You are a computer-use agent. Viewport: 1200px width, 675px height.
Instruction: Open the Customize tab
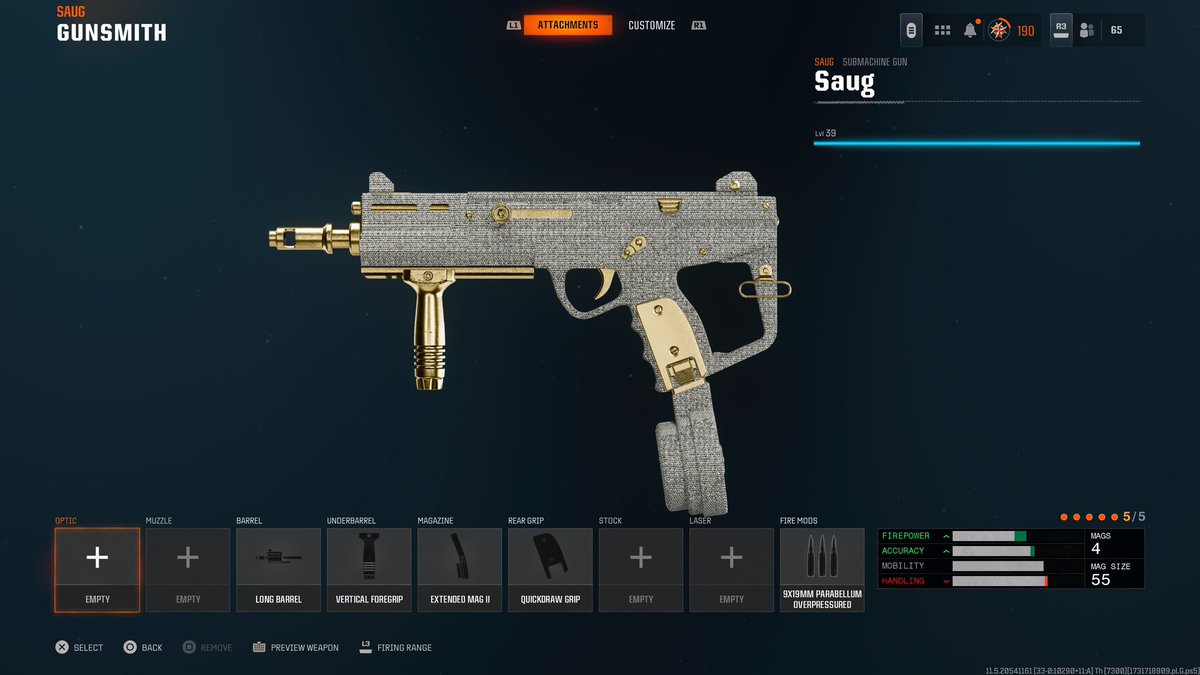tap(651, 25)
